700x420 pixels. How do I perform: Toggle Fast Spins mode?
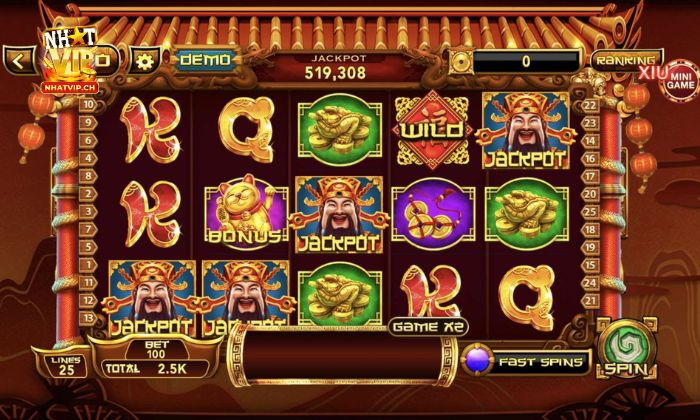pyautogui.click(x=527, y=360)
